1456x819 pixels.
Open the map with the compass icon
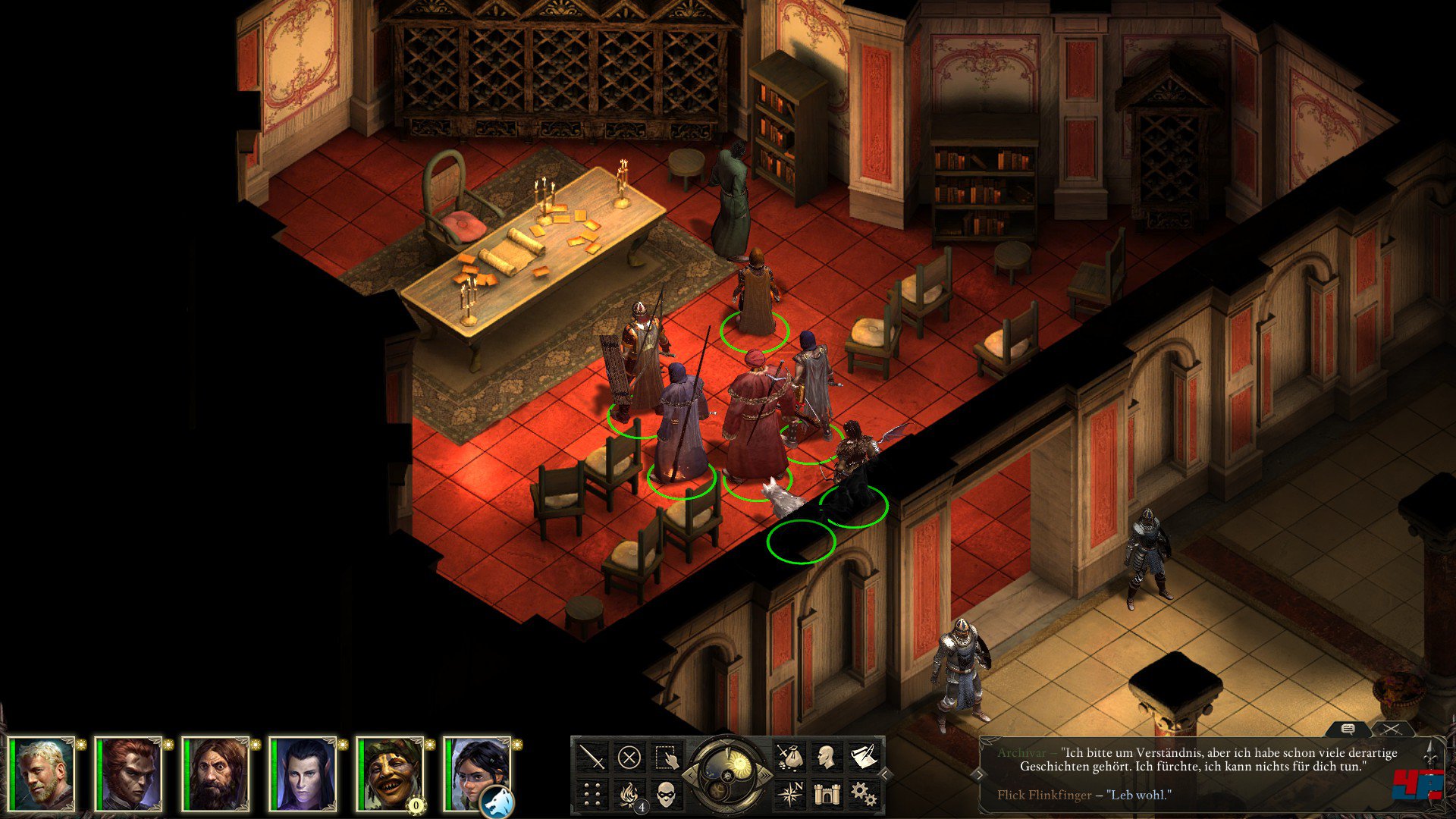coord(789,794)
